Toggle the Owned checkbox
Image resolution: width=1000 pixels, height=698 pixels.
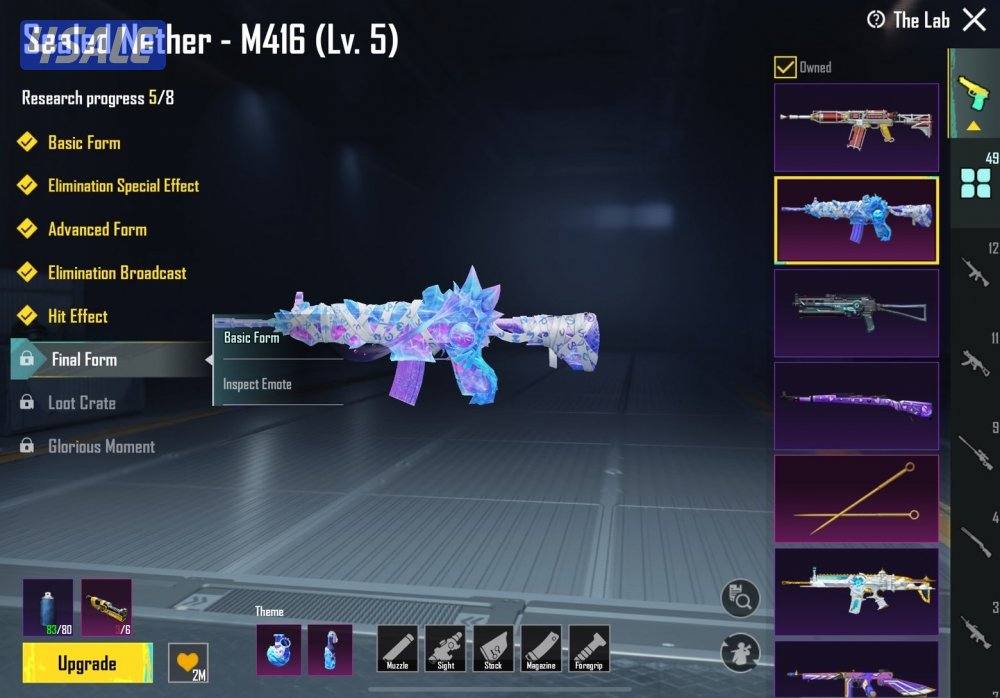pyautogui.click(x=785, y=67)
